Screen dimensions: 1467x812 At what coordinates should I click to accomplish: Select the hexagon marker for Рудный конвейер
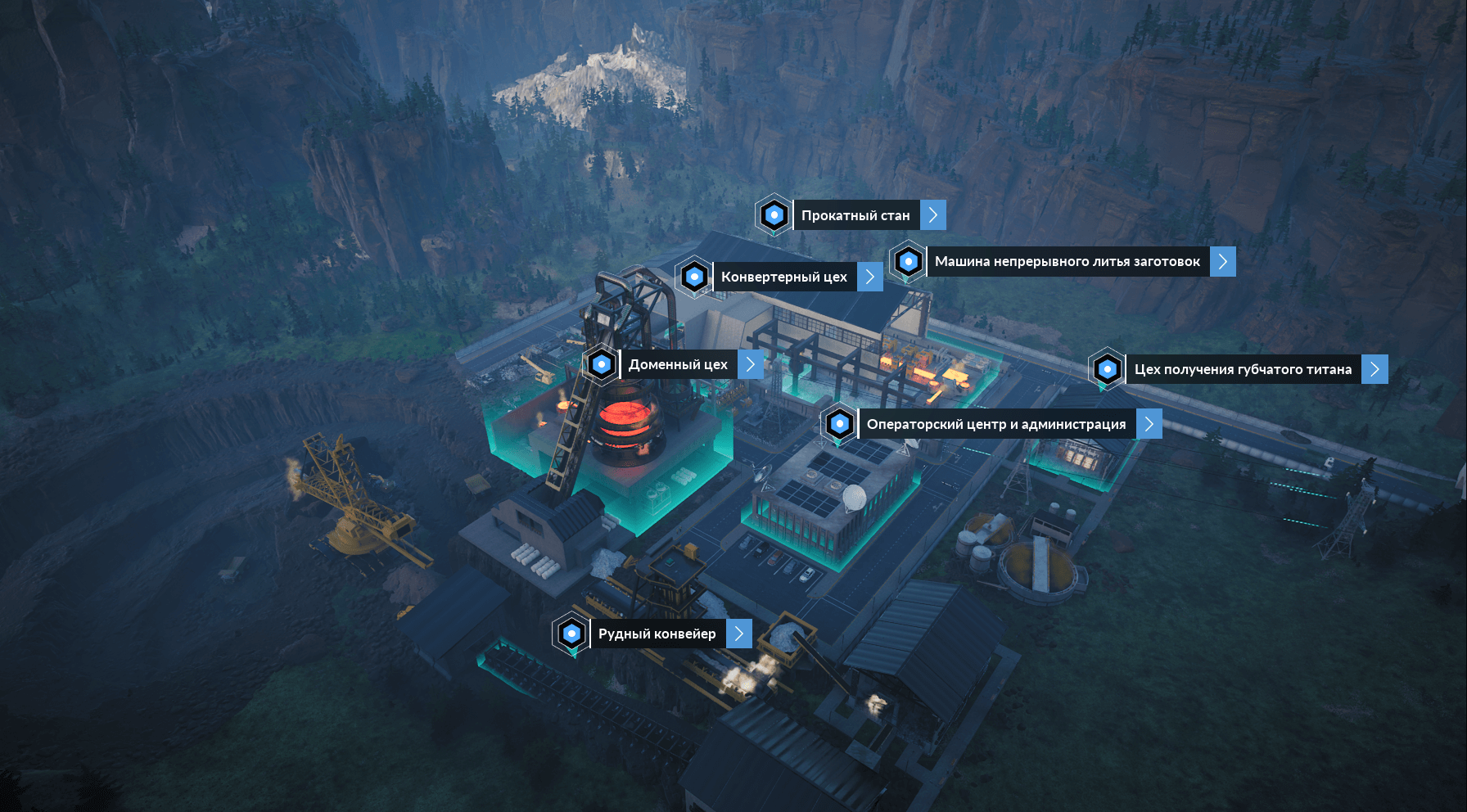point(571,634)
